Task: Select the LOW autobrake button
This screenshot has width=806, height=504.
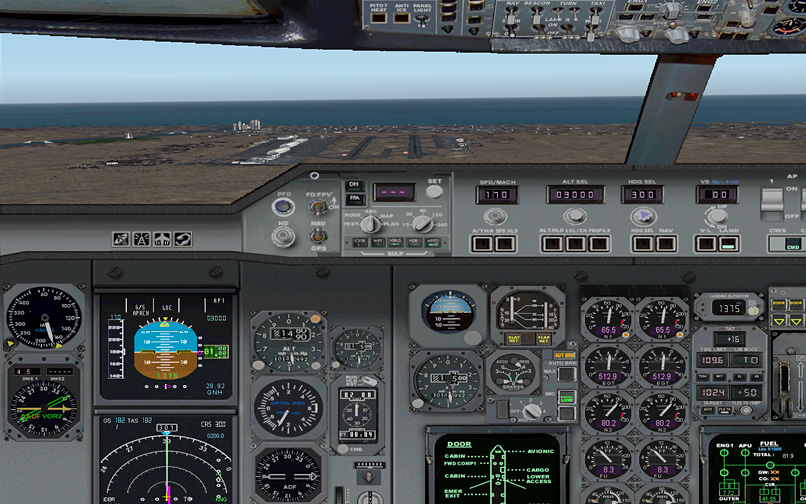Action: (x=567, y=399)
